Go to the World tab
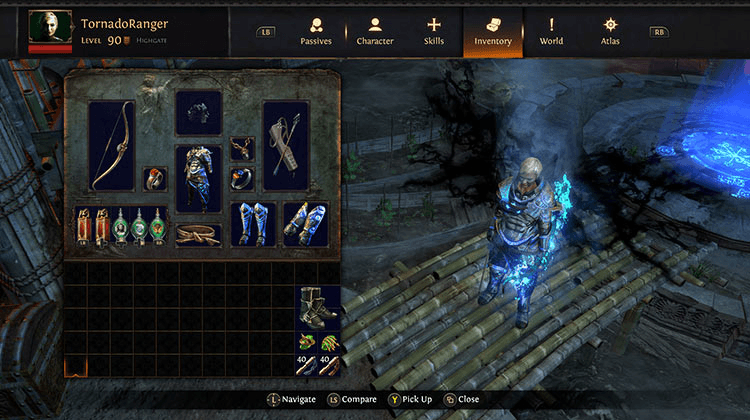The image size is (750, 420). point(551,32)
